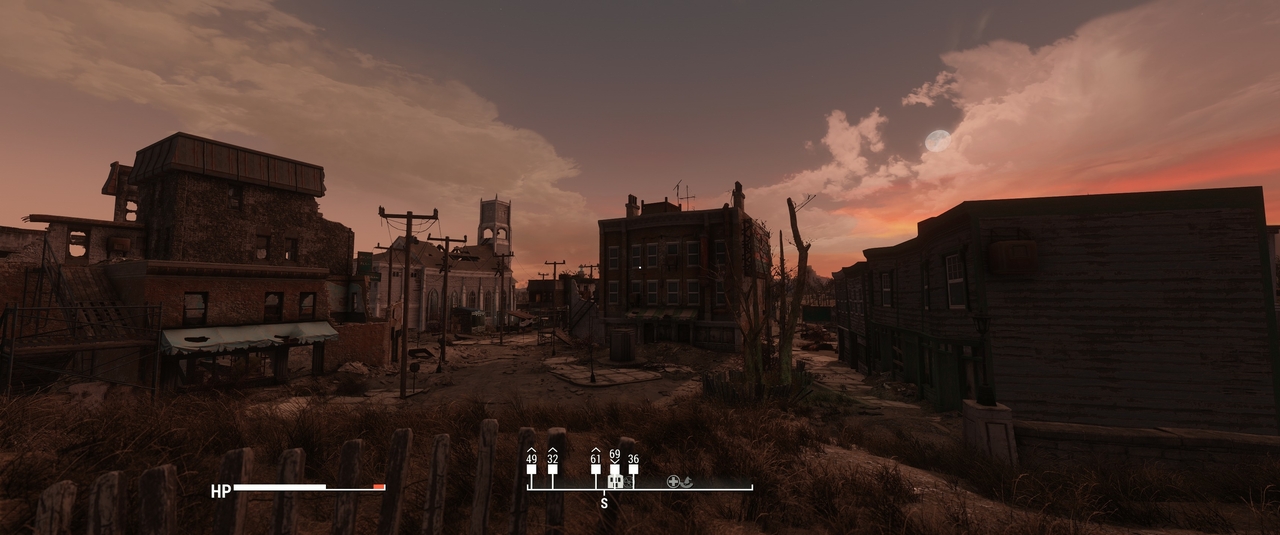The width and height of the screenshot is (1280, 535).
Task: Select the compass quest marker labeled 61
Action: tap(595, 468)
